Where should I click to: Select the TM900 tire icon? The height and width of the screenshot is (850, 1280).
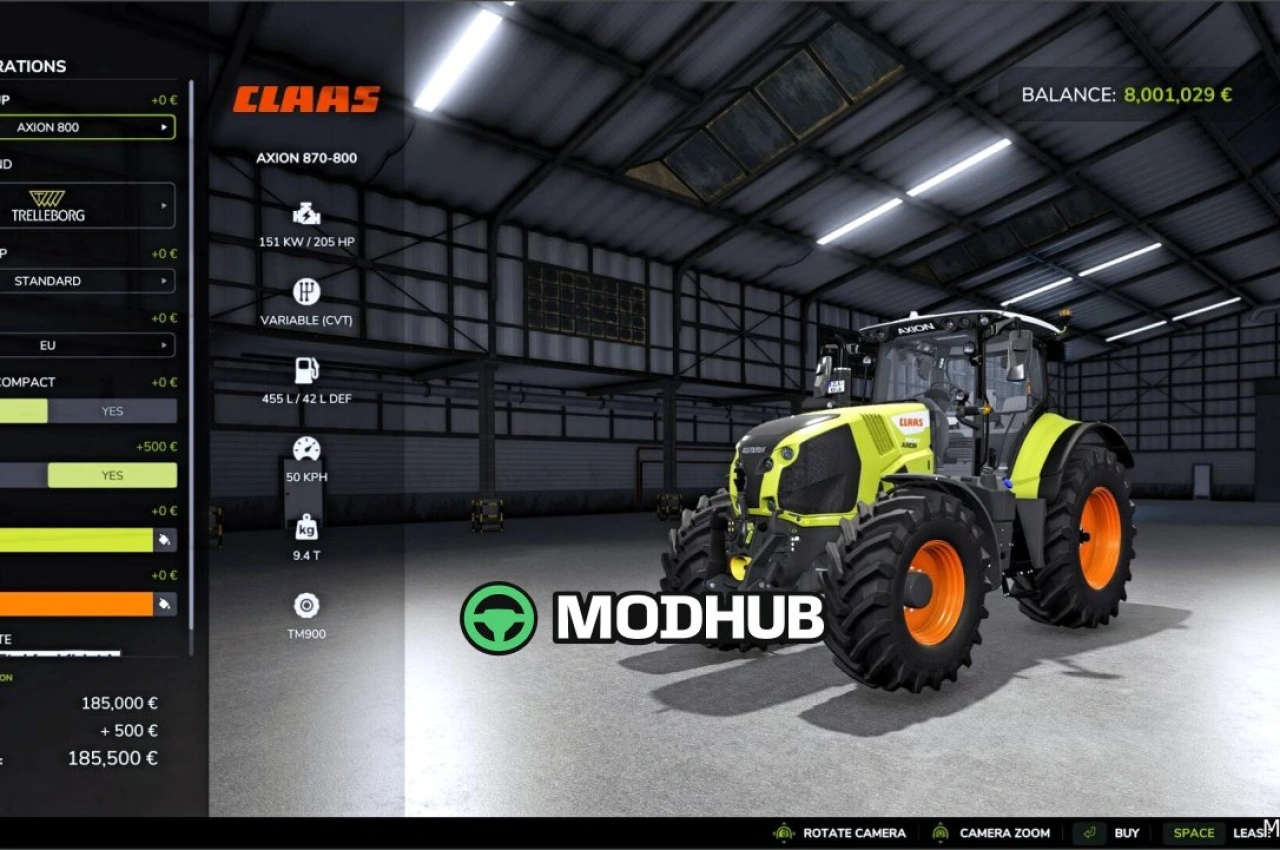tap(306, 604)
